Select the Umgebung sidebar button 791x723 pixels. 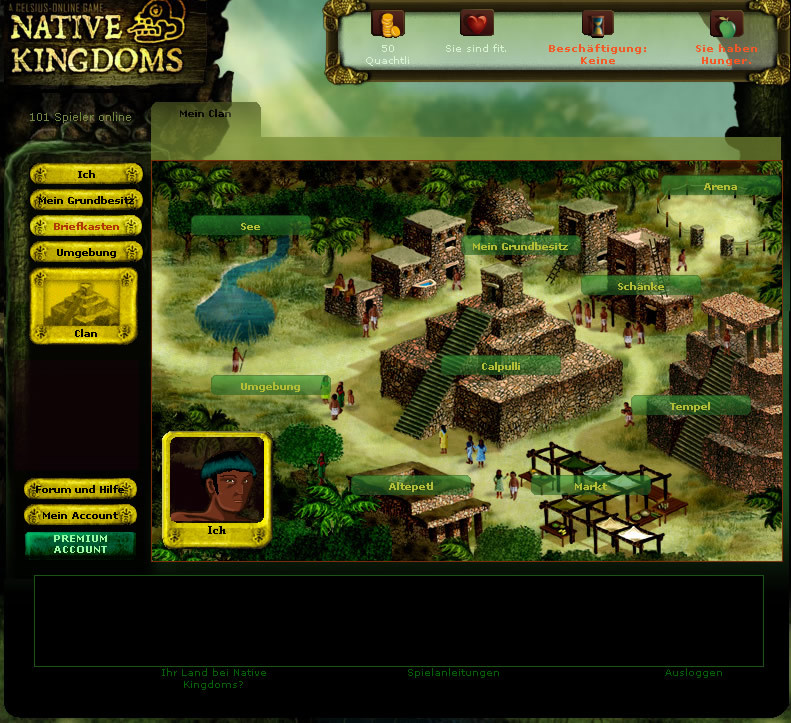86,252
